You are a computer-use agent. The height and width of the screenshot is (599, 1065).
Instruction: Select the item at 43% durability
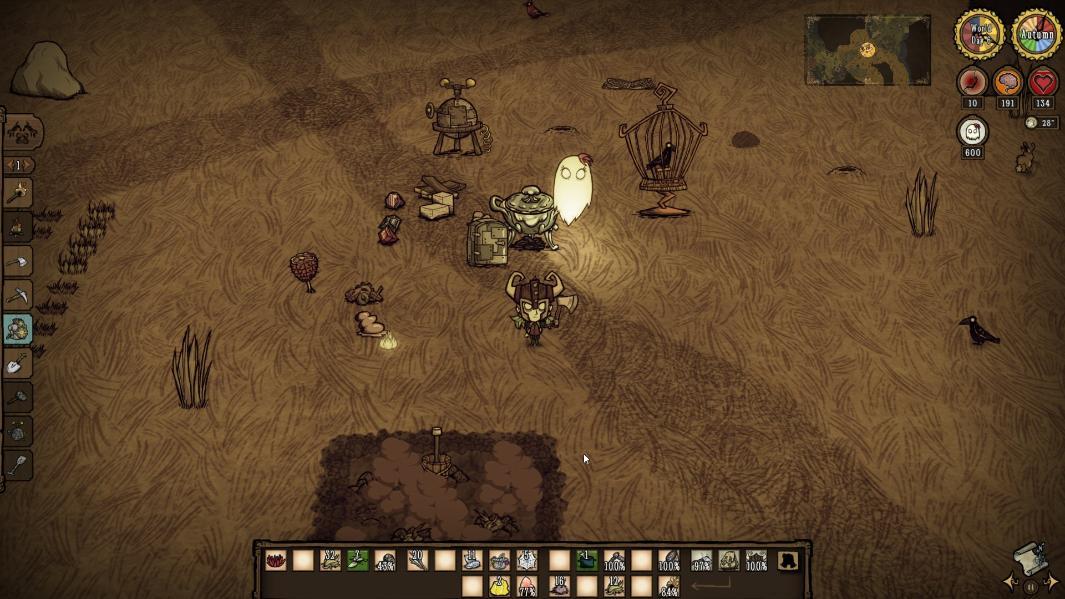385,561
